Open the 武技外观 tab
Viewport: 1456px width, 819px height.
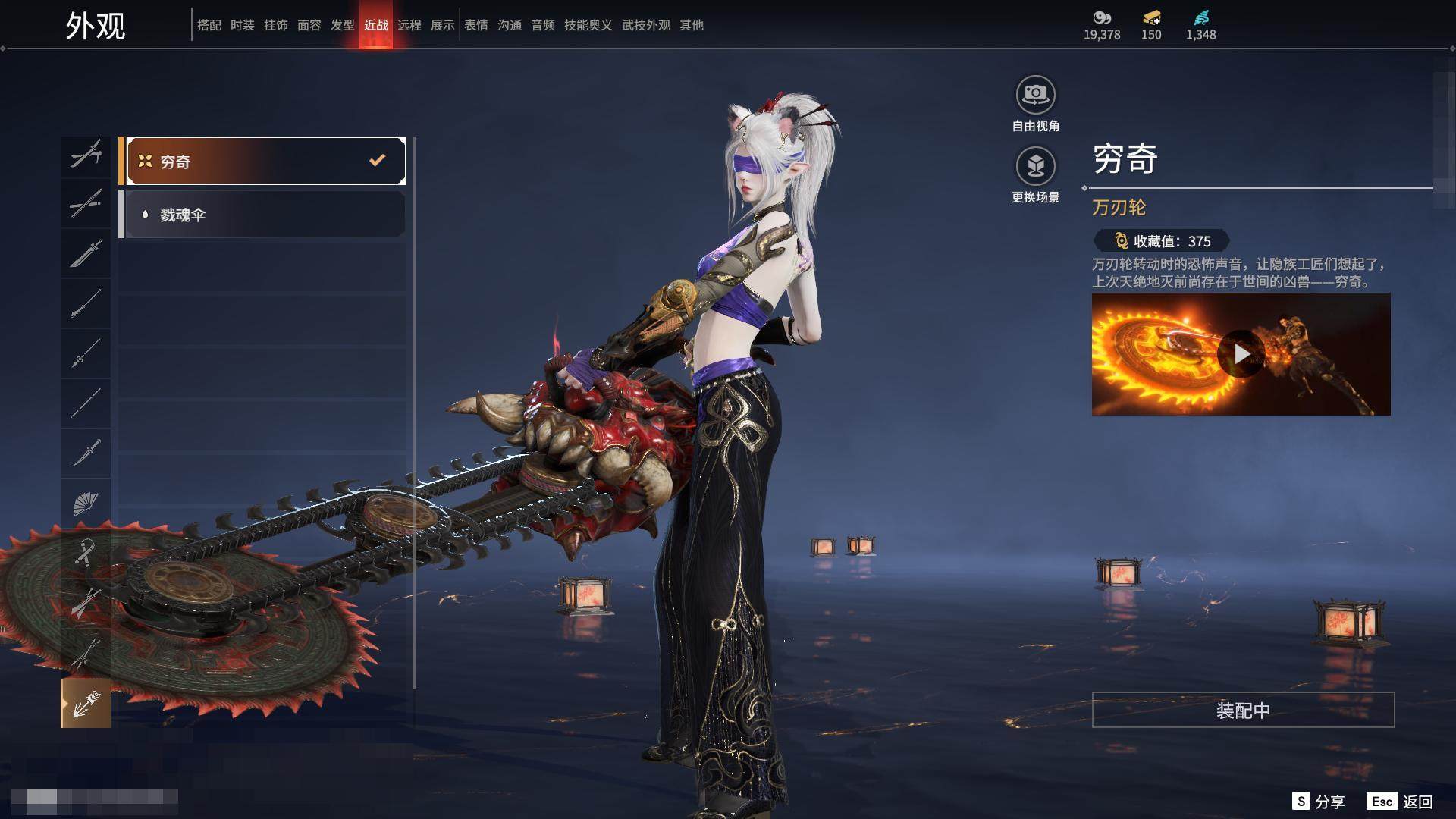(x=645, y=25)
